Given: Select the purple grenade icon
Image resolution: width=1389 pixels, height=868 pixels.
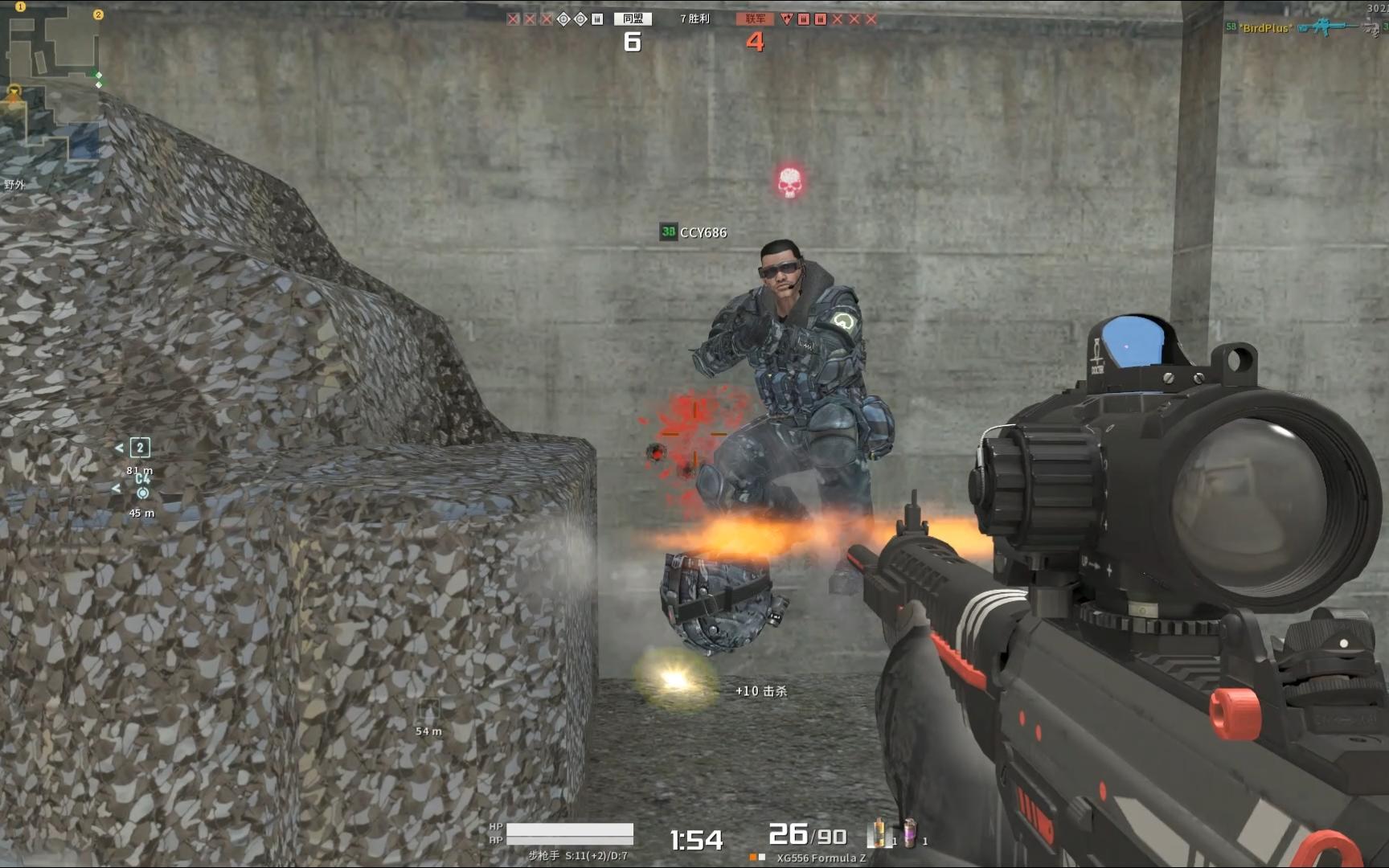Looking at the screenshot, I should pyautogui.click(x=909, y=833).
